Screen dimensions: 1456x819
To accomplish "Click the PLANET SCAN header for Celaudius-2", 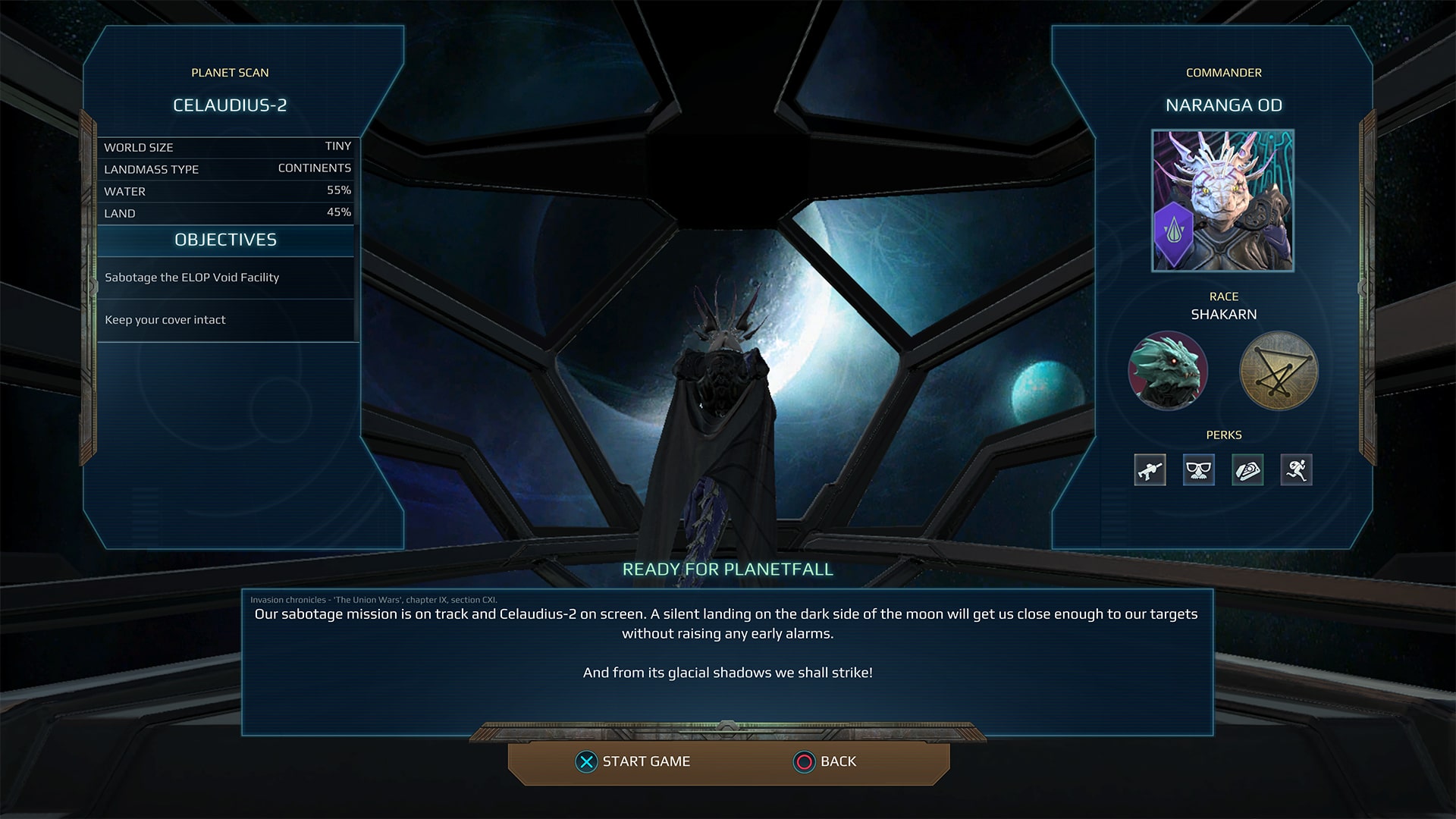I will click(x=230, y=73).
